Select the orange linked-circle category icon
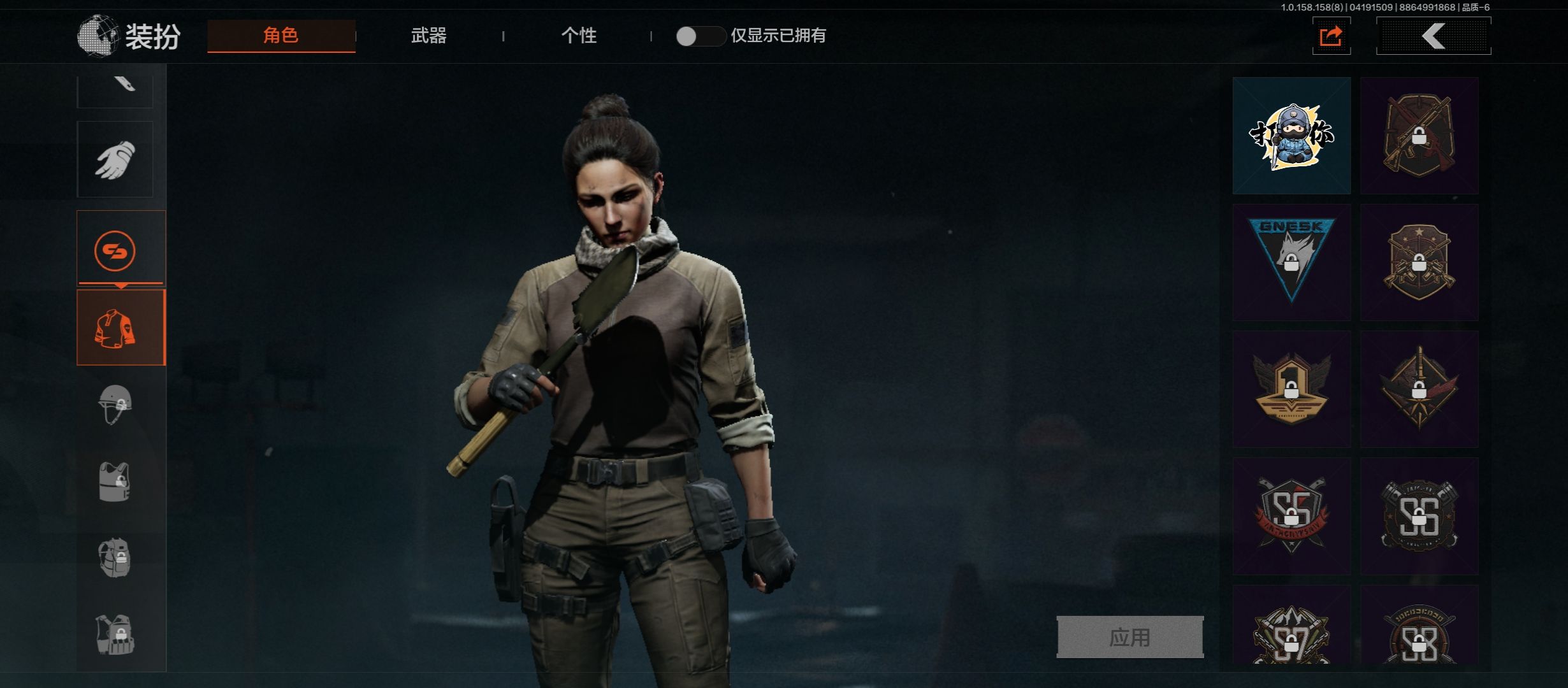Image resolution: width=1568 pixels, height=688 pixels. click(x=115, y=250)
